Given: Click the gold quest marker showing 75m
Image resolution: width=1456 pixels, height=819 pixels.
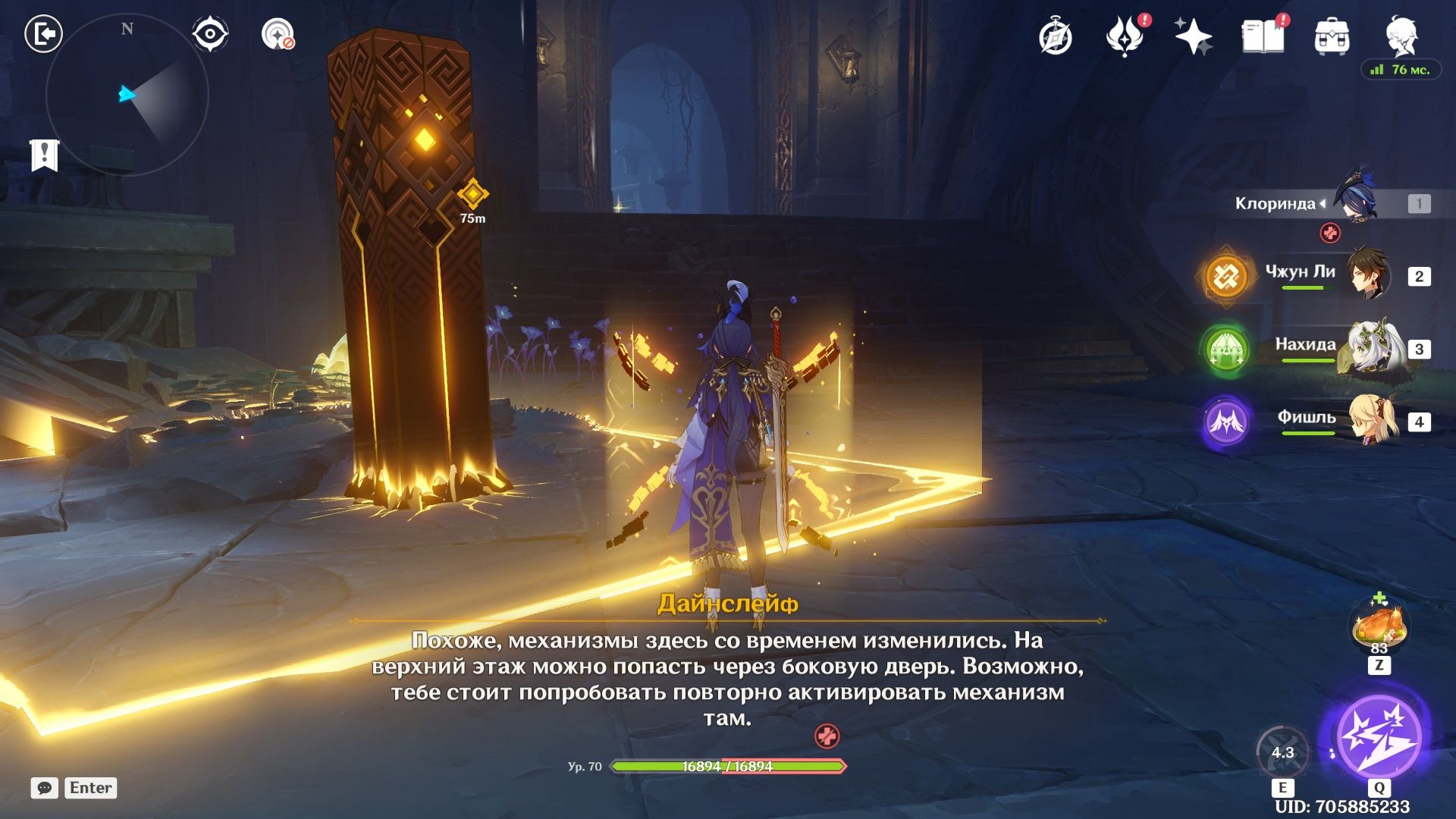Looking at the screenshot, I should (472, 196).
